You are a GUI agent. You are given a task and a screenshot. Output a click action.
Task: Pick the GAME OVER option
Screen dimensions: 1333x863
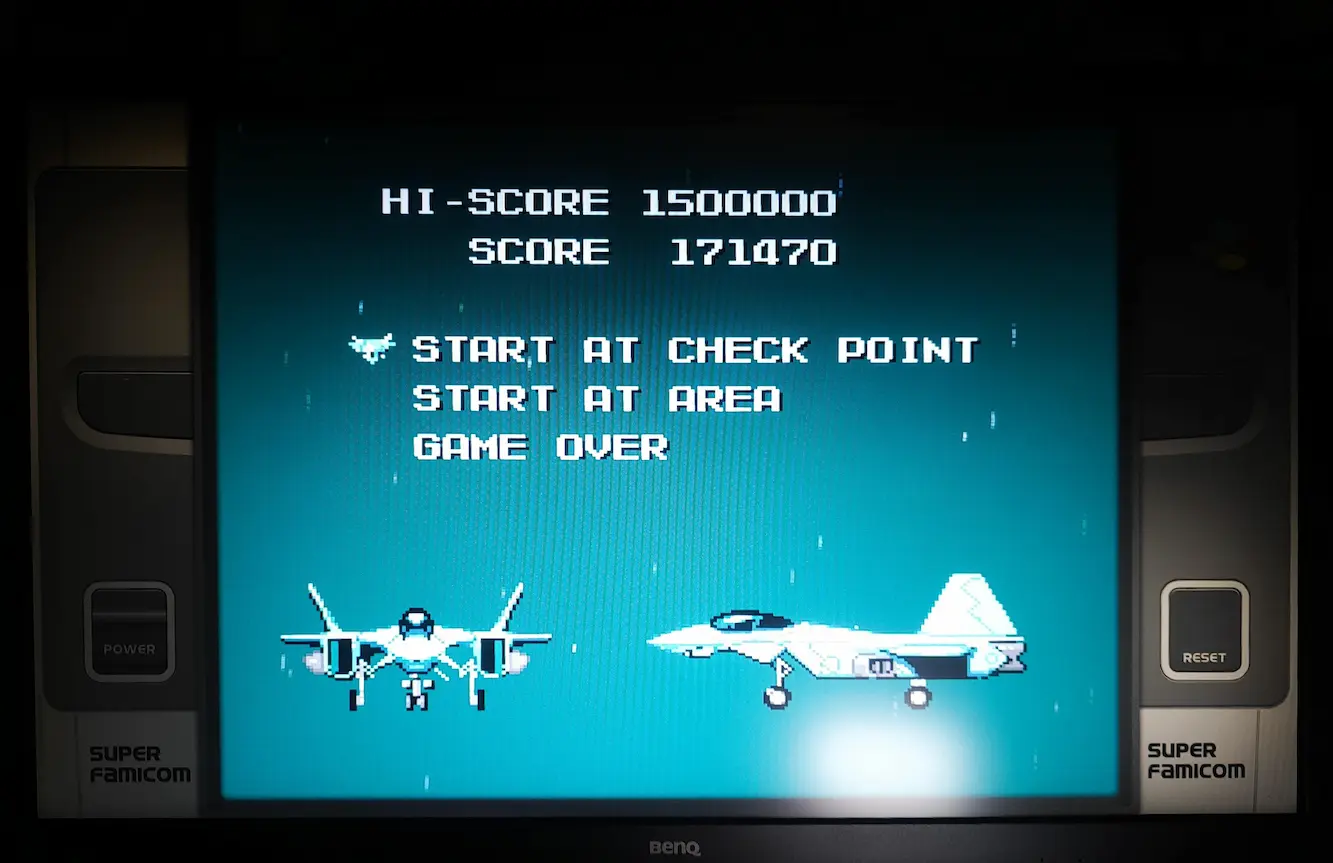[x=540, y=447]
